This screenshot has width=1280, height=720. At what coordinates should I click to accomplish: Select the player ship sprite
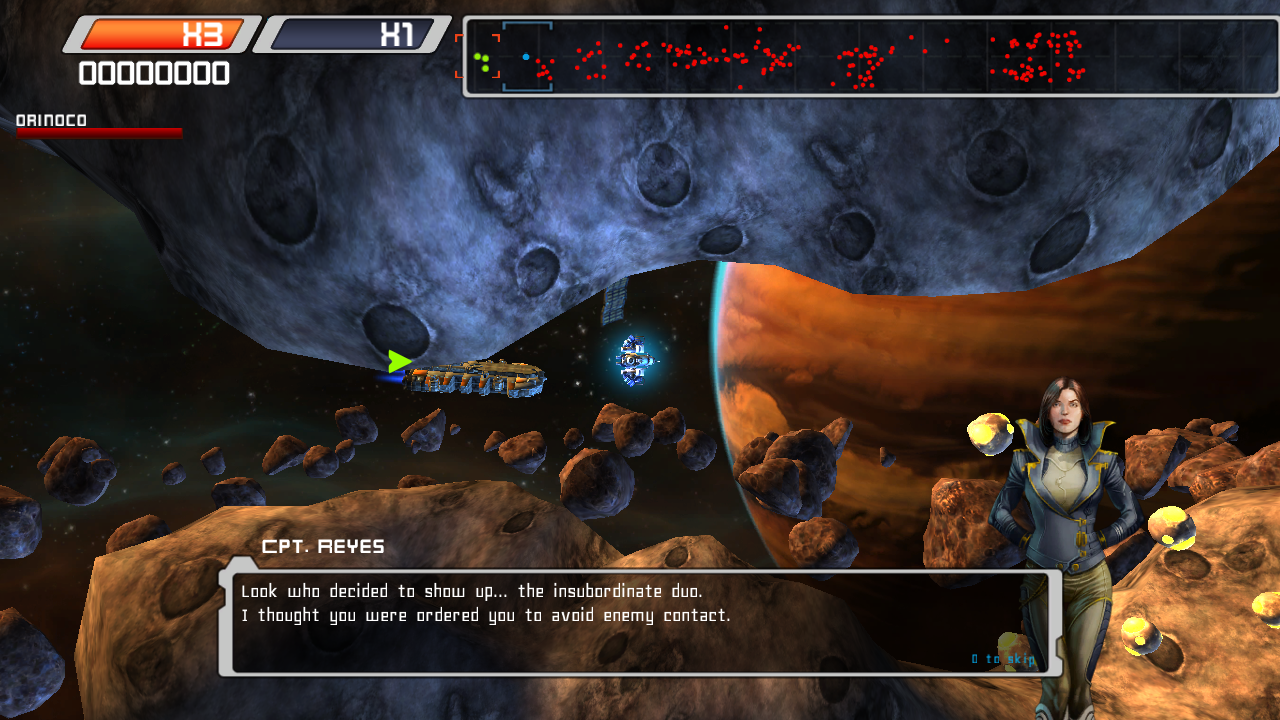[x=480, y=378]
